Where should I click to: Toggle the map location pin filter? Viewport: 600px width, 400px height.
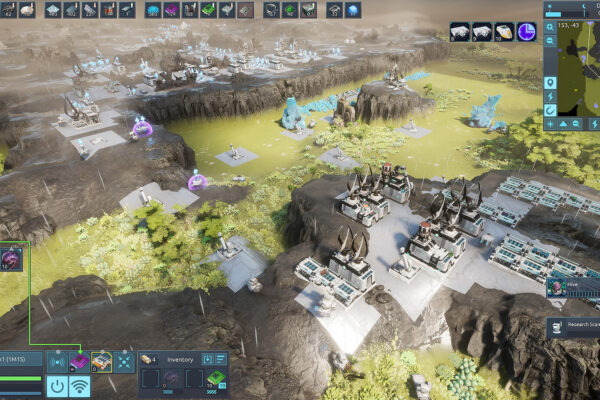click(x=550, y=81)
